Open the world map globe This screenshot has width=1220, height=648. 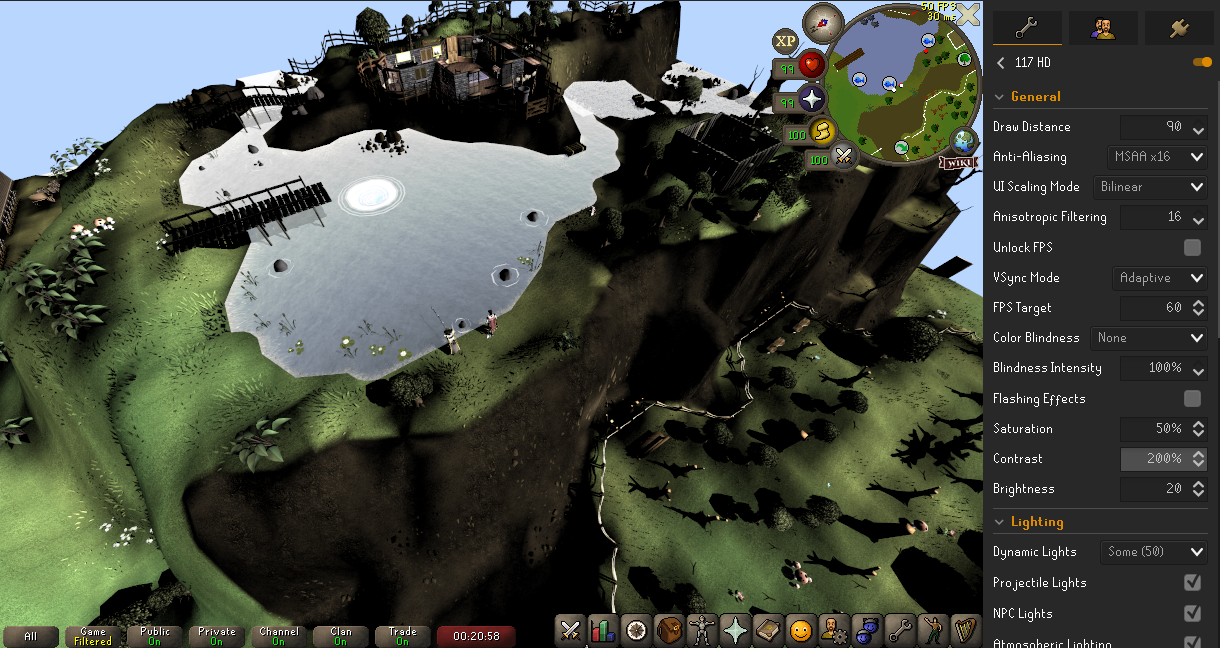click(966, 141)
